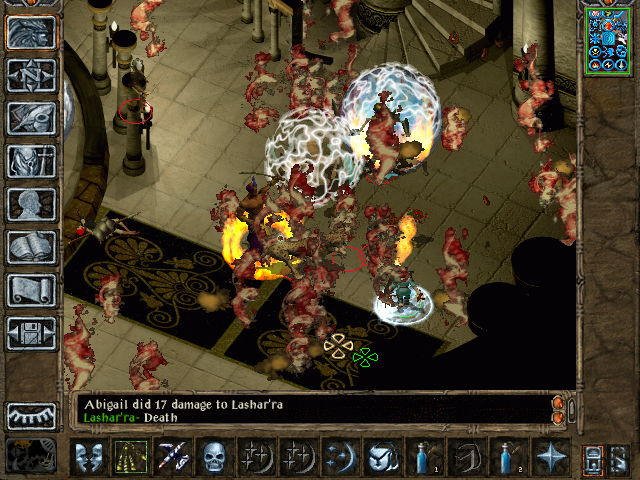
Task: Show the character record sheet
Action: click(31, 205)
